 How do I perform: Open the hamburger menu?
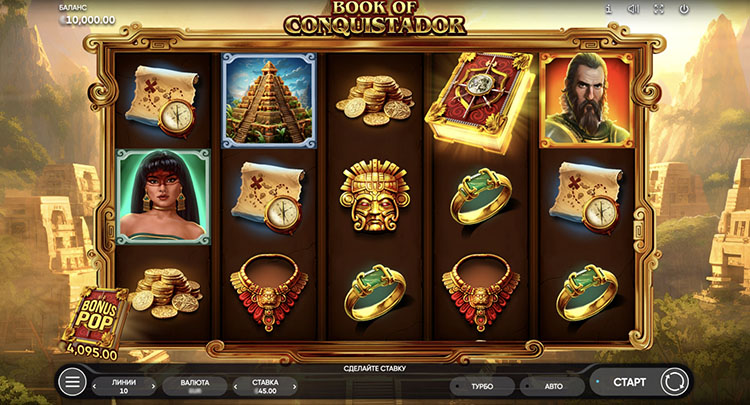point(72,382)
